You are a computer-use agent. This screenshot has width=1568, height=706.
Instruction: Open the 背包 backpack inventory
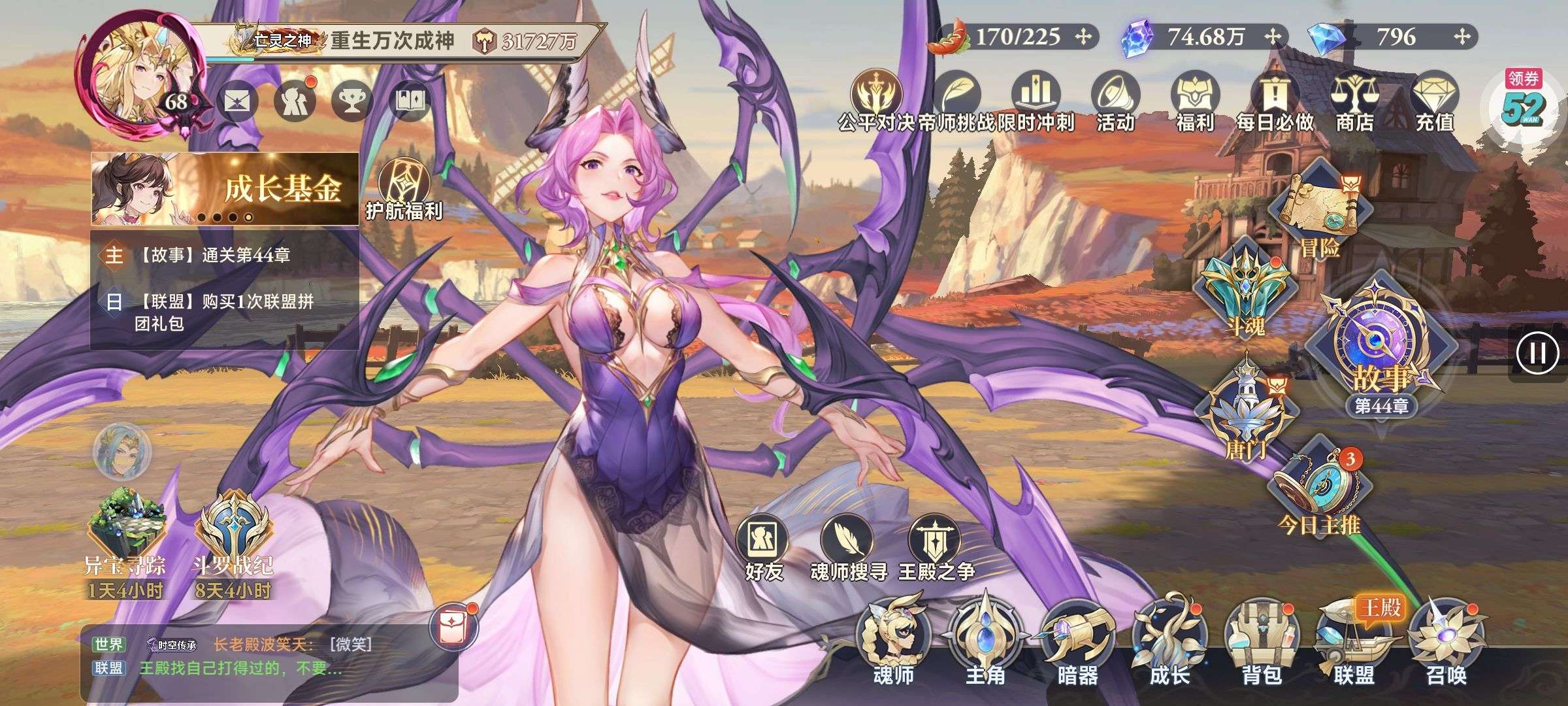pos(1260,647)
